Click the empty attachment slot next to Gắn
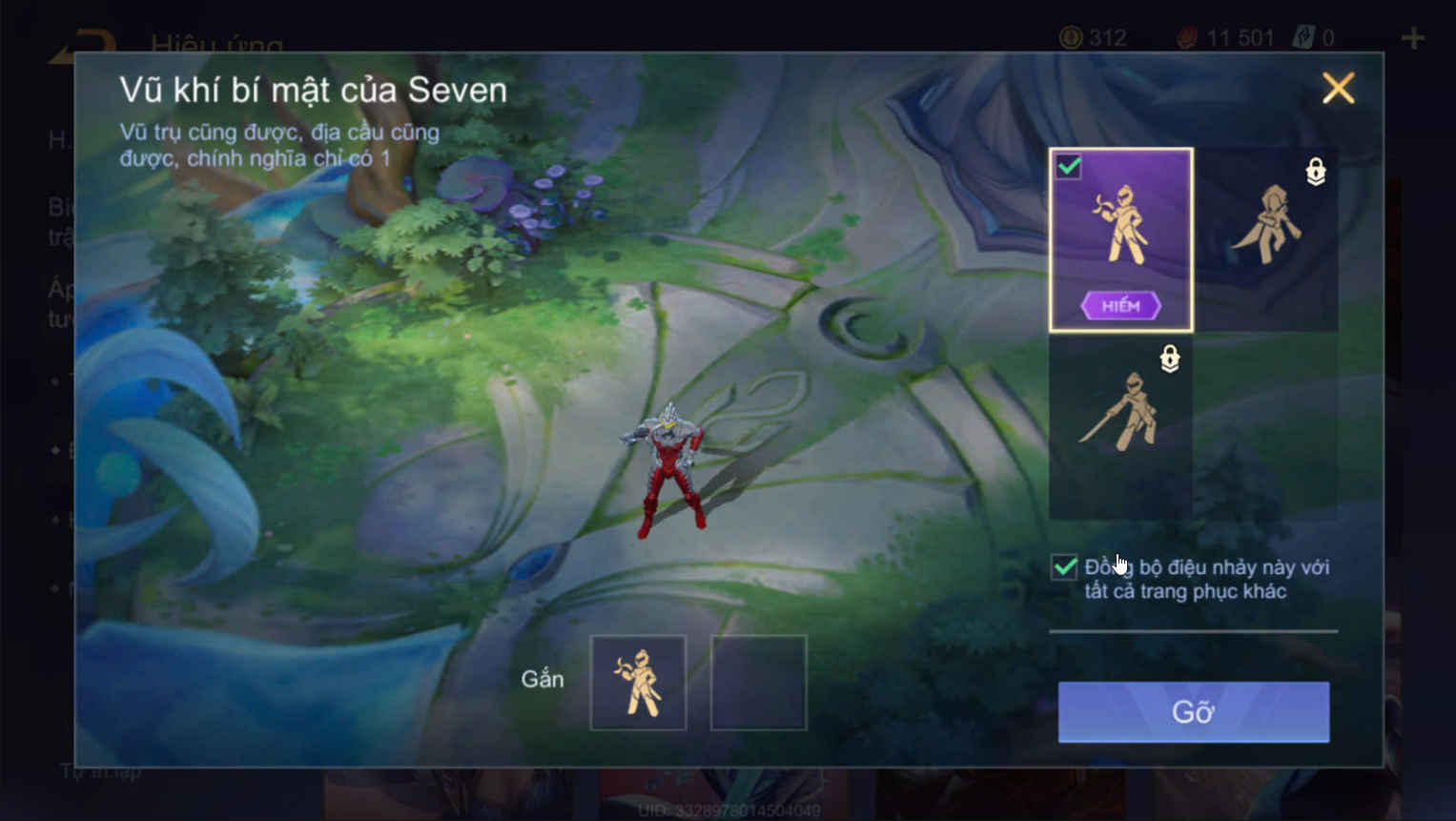Screen dimensions: 1456x821 coord(758,681)
